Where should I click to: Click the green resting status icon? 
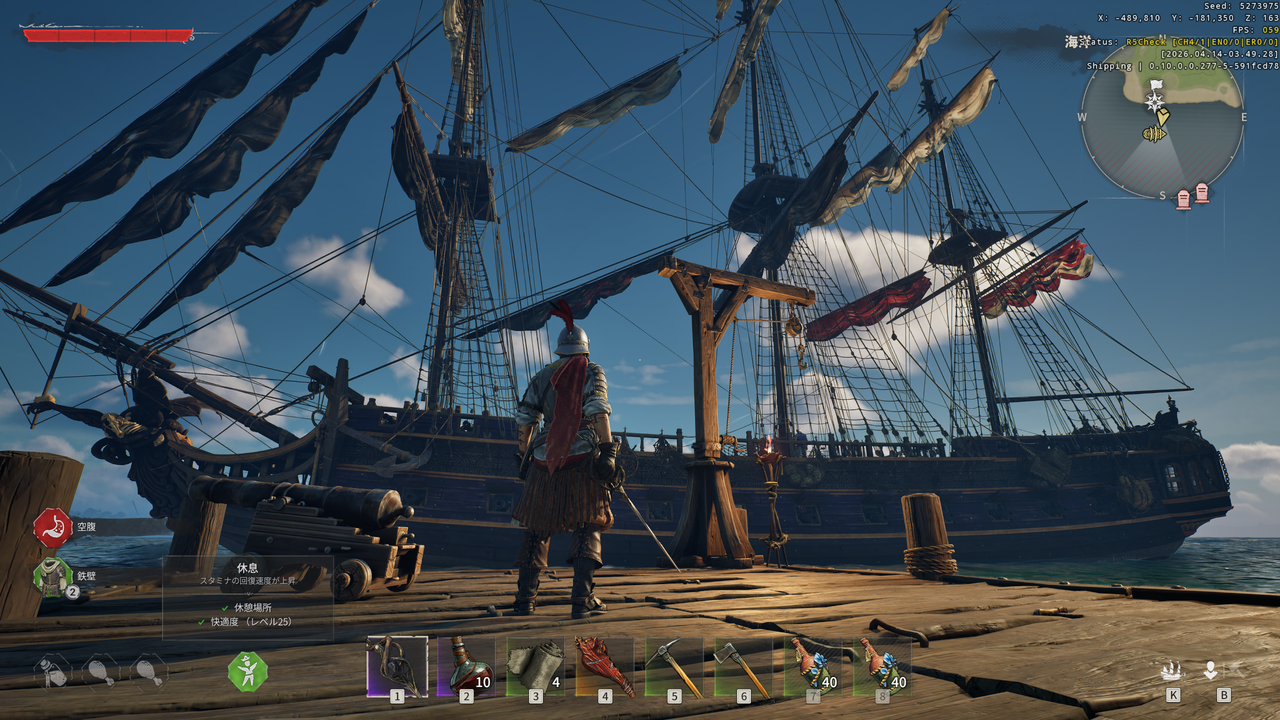click(247, 671)
